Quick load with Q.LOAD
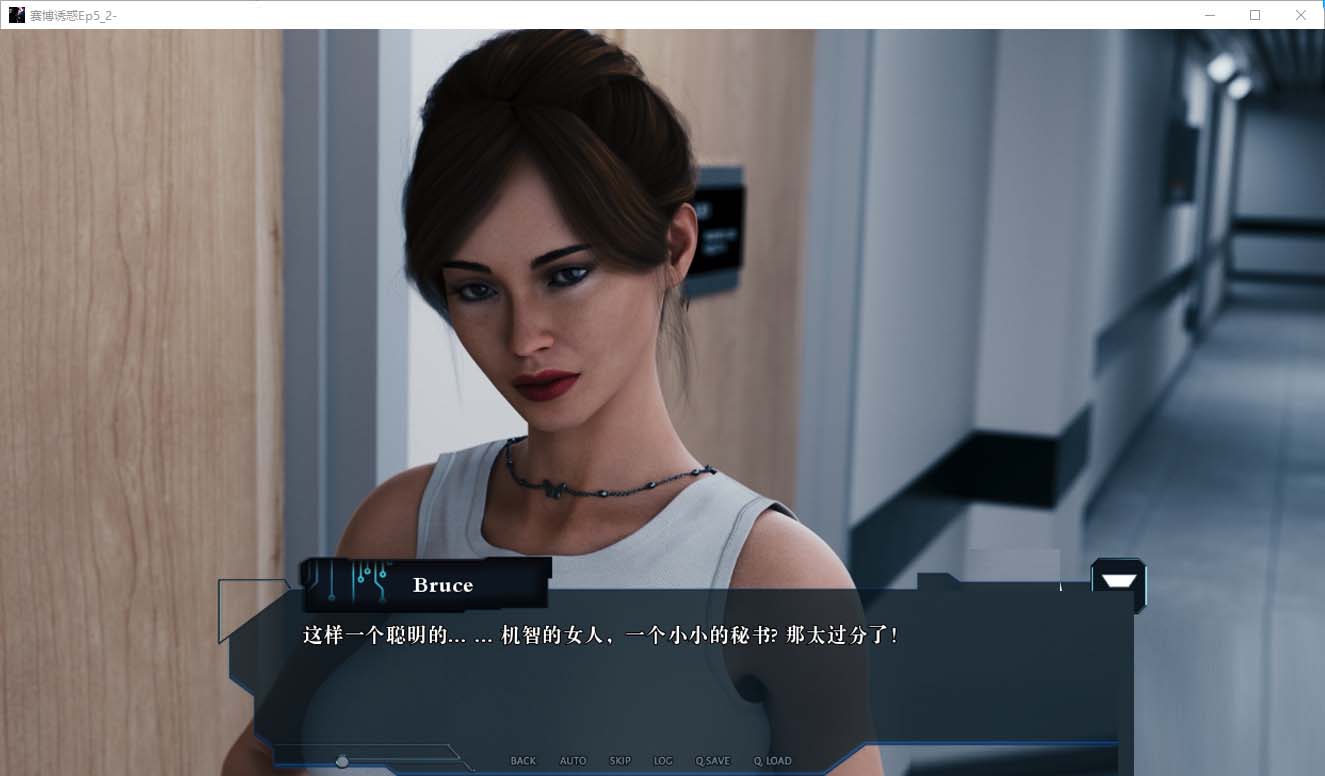 point(772,761)
